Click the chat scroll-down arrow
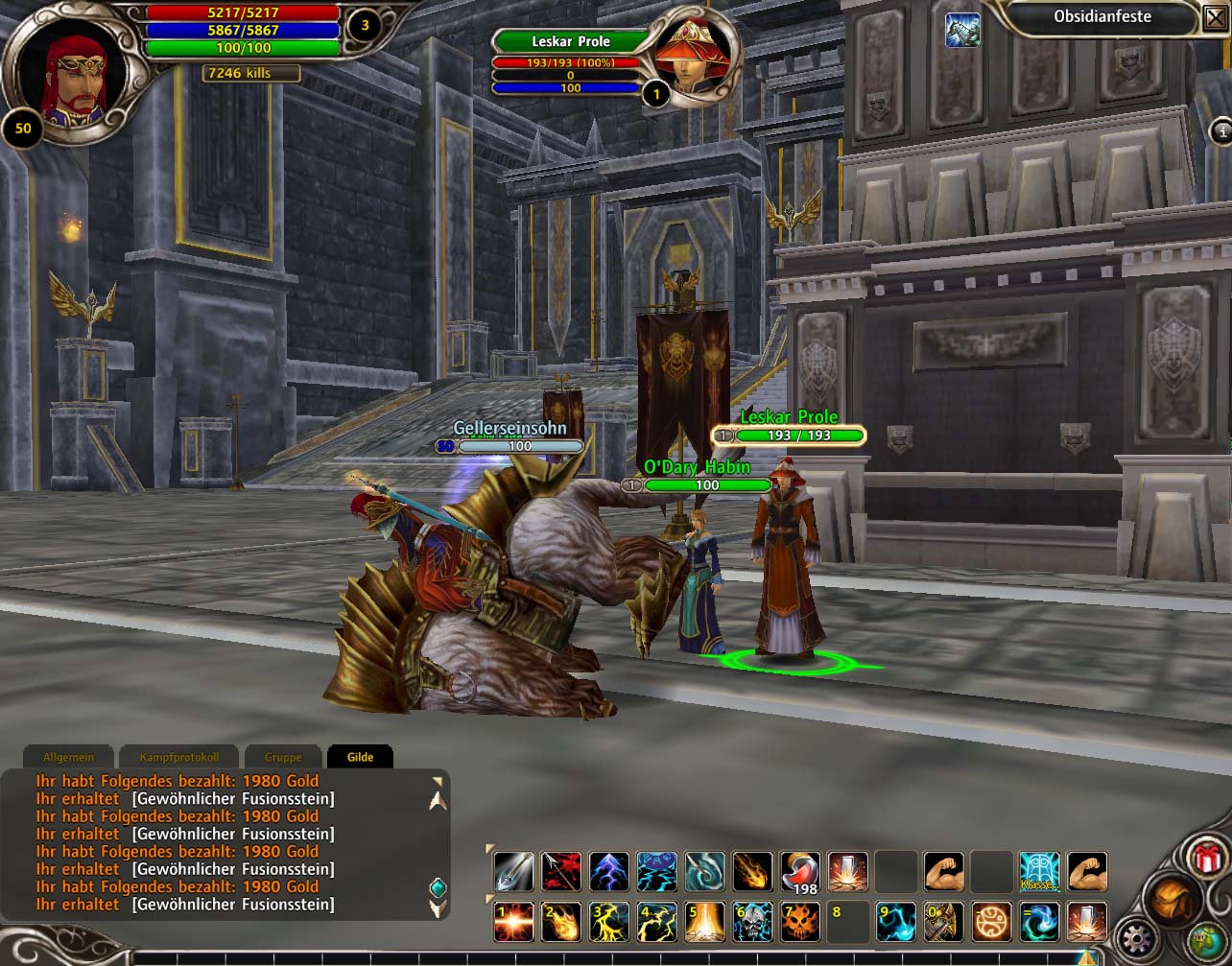Viewport: 1232px width, 966px height. coord(438,907)
